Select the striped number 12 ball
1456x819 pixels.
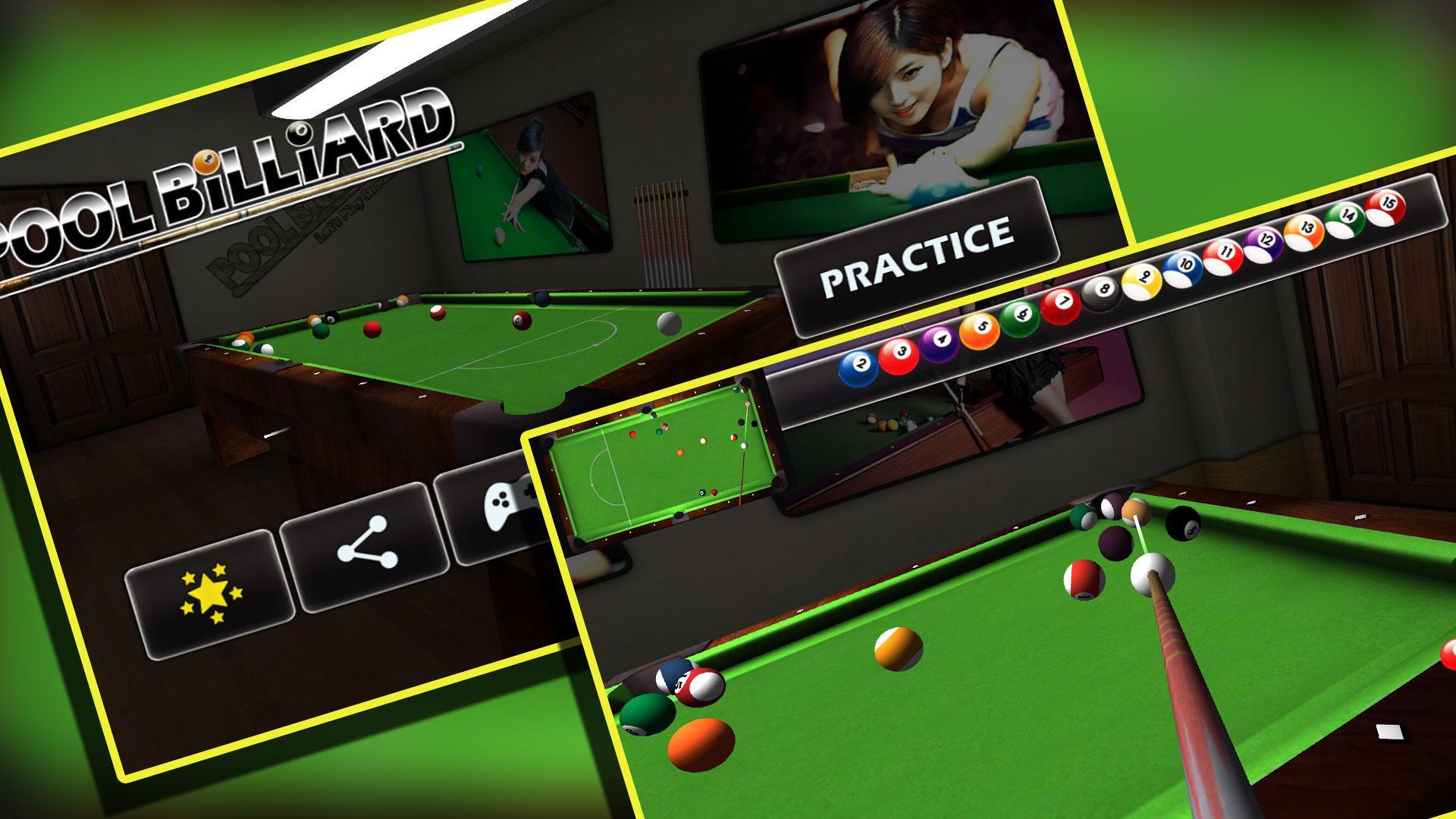pyautogui.click(x=1265, y=239)
